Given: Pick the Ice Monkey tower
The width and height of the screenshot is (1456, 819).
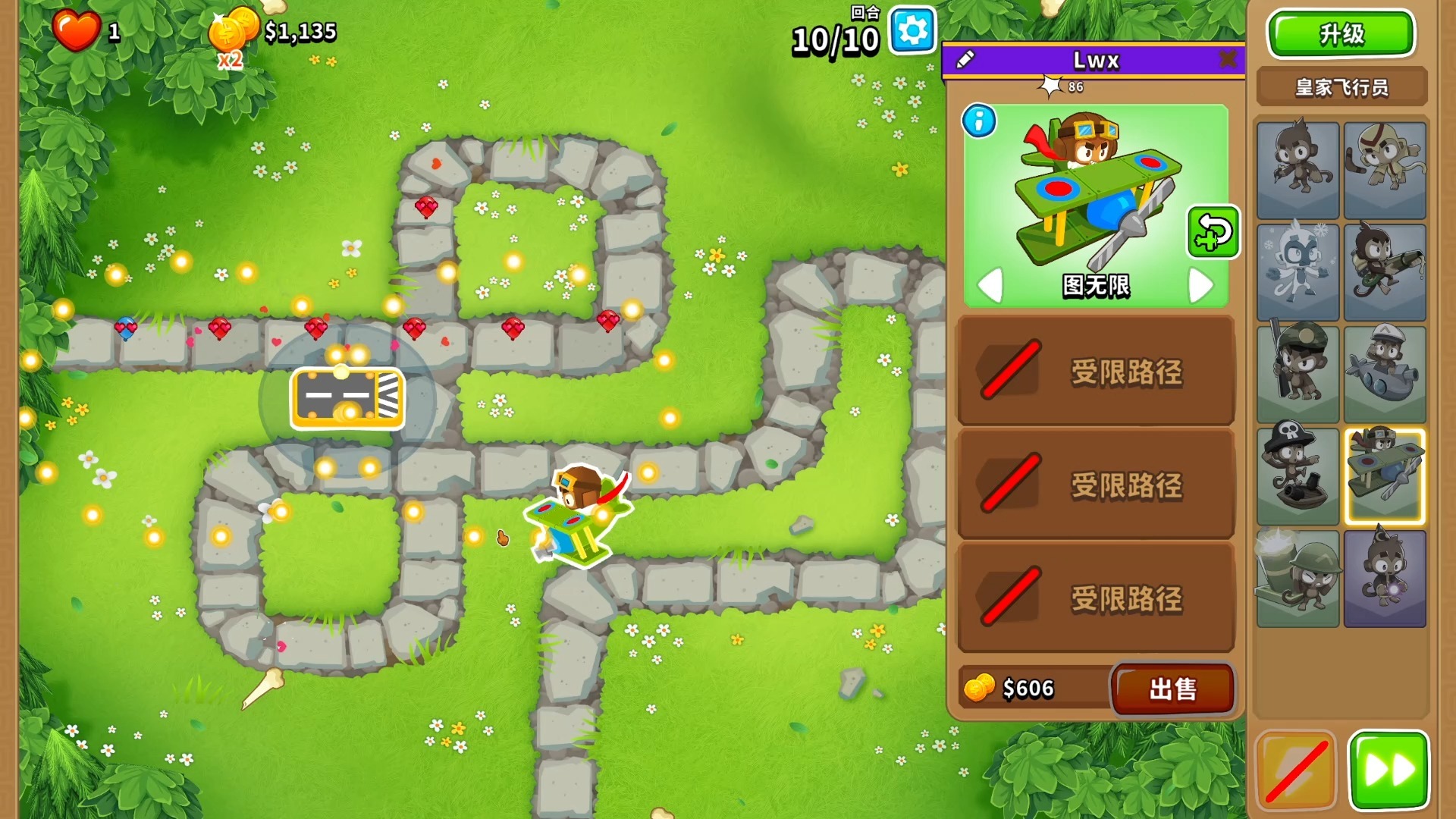Looking at the screenshot, I should click(x=1298, y=272).
